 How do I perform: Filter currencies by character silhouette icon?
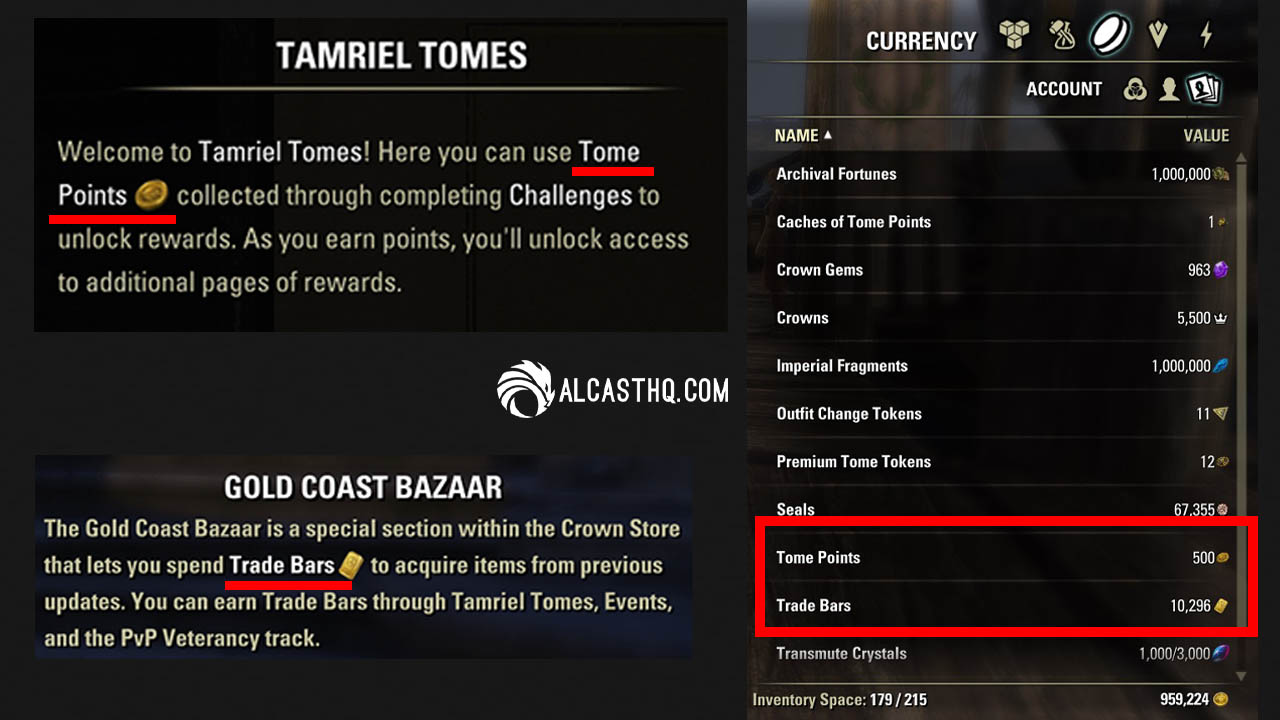[1168, 89]
